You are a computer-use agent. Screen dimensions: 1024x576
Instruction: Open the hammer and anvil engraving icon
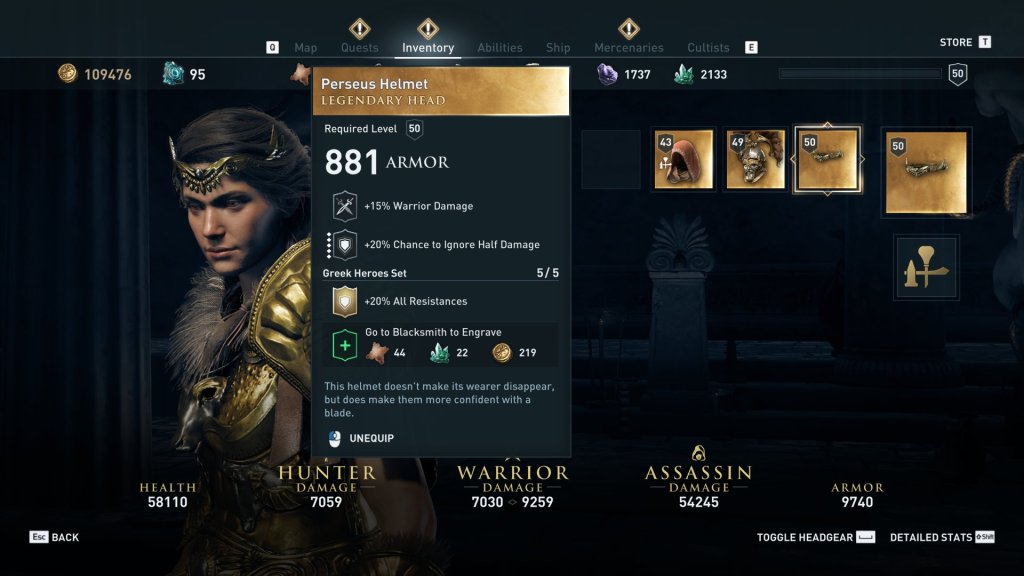click(x=927, y=267)
